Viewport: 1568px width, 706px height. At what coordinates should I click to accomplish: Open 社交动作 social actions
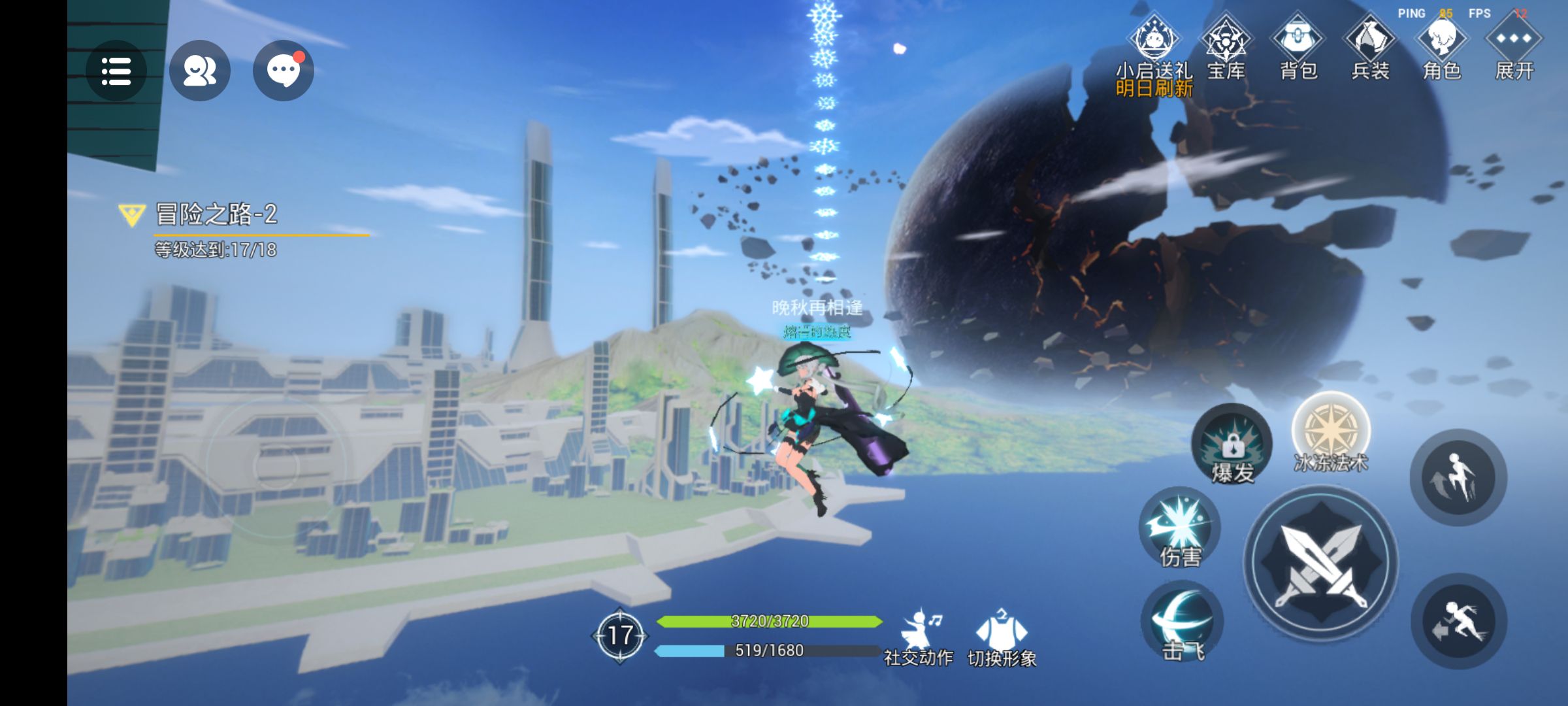pos(918,637)
